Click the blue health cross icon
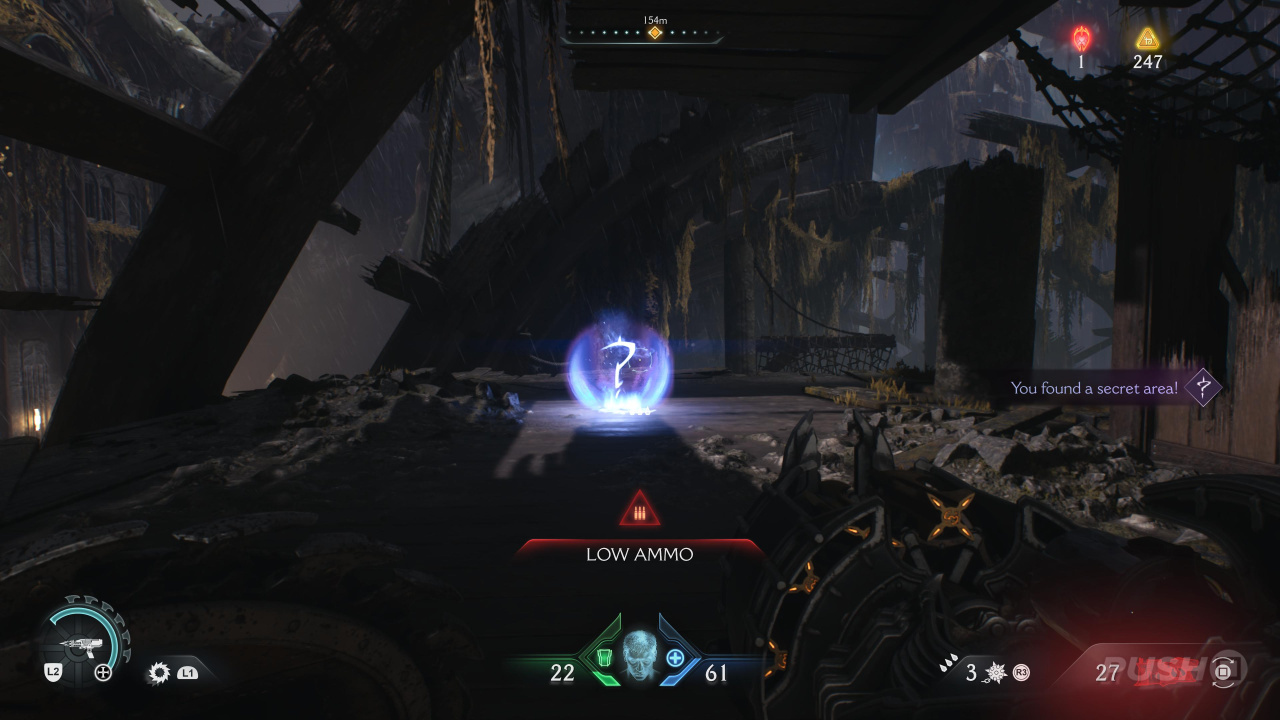 tap(675, 657)
